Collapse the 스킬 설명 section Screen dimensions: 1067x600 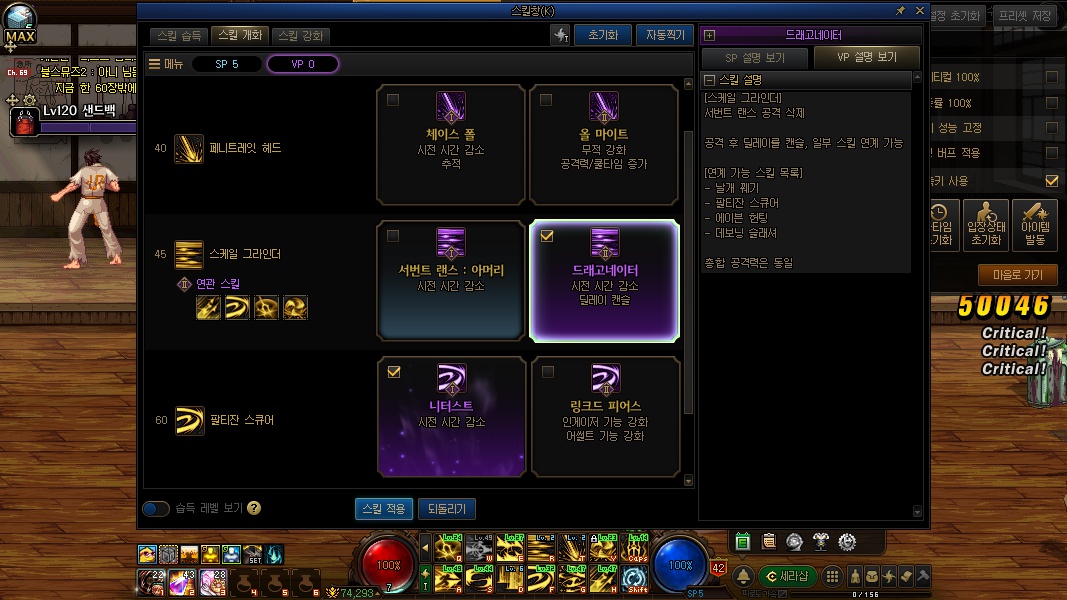(709, 80)
